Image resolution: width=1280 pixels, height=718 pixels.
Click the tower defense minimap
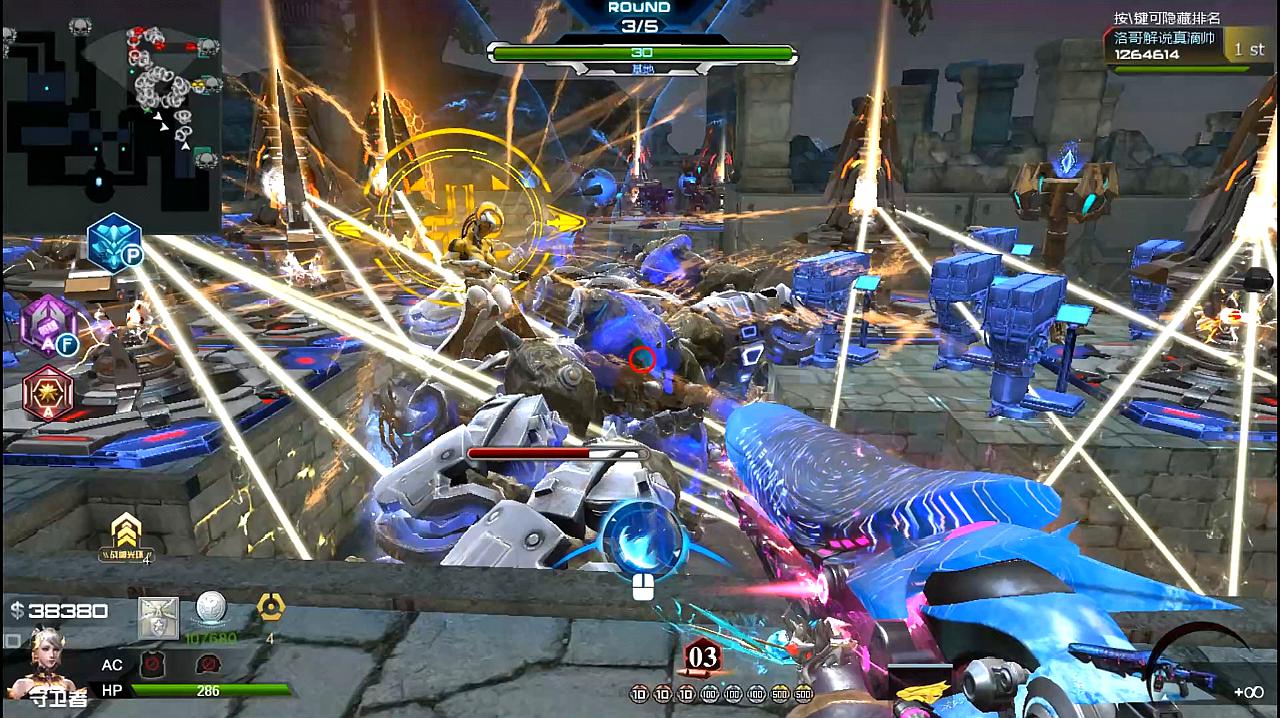point(112,115)
